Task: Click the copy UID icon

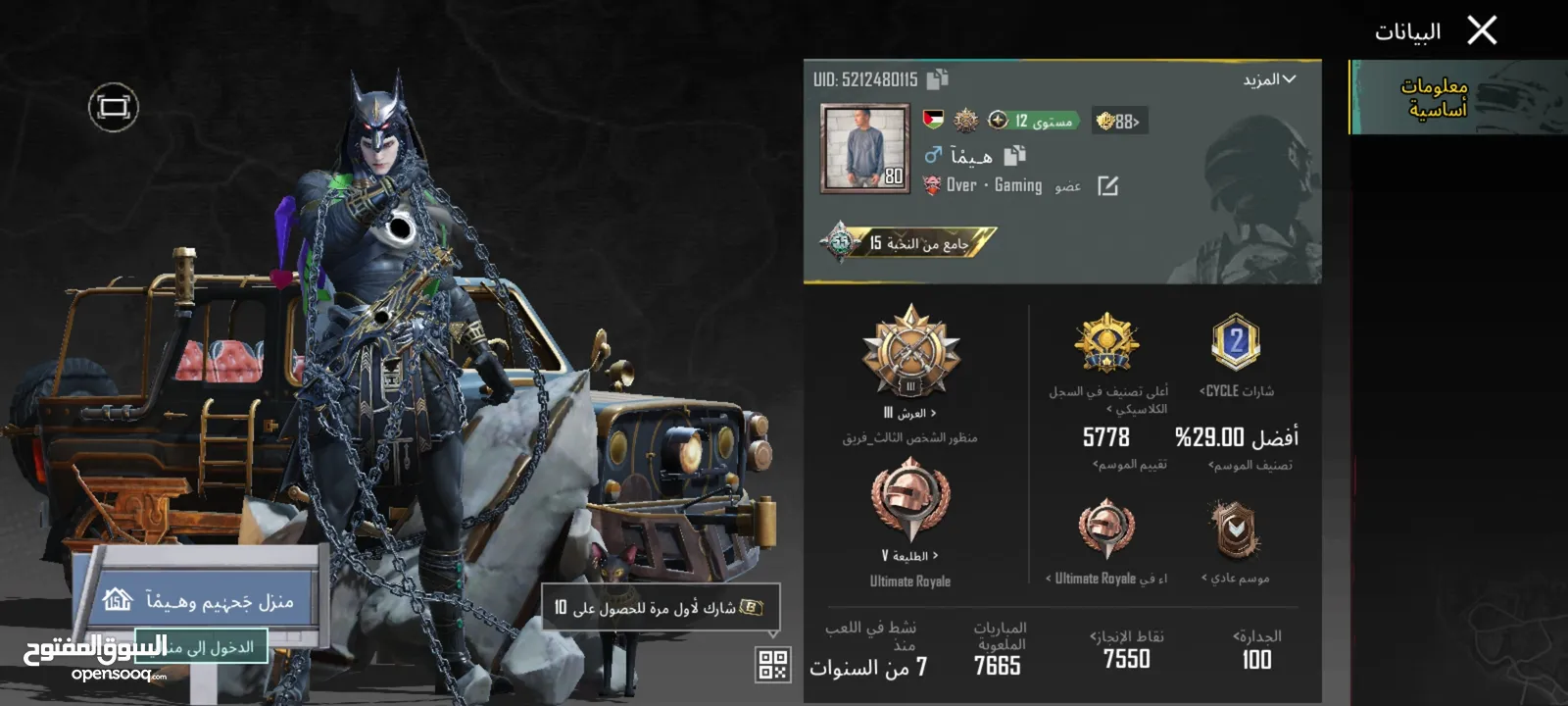Action: click(x=937, y=78)
